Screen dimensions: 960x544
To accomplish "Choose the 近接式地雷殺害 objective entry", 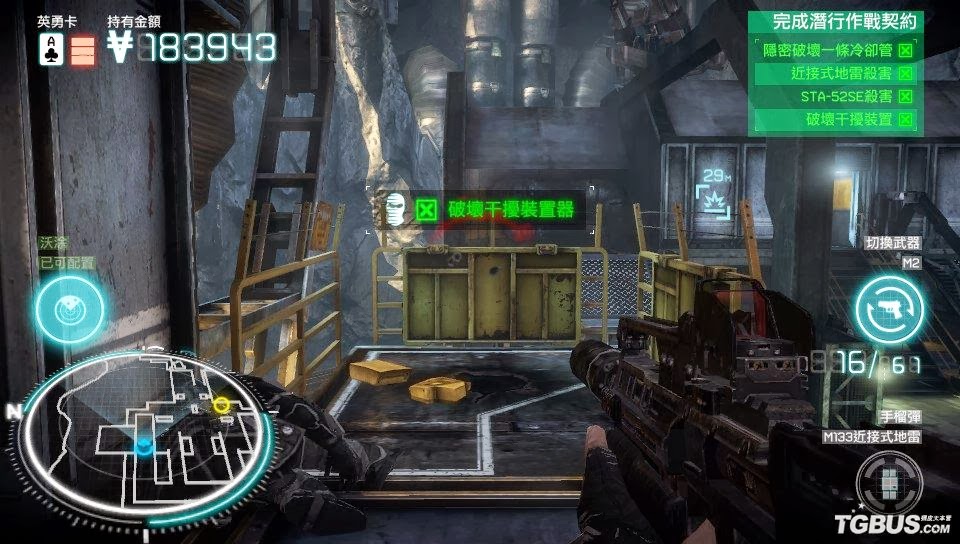I will click(x=838, y=73).
